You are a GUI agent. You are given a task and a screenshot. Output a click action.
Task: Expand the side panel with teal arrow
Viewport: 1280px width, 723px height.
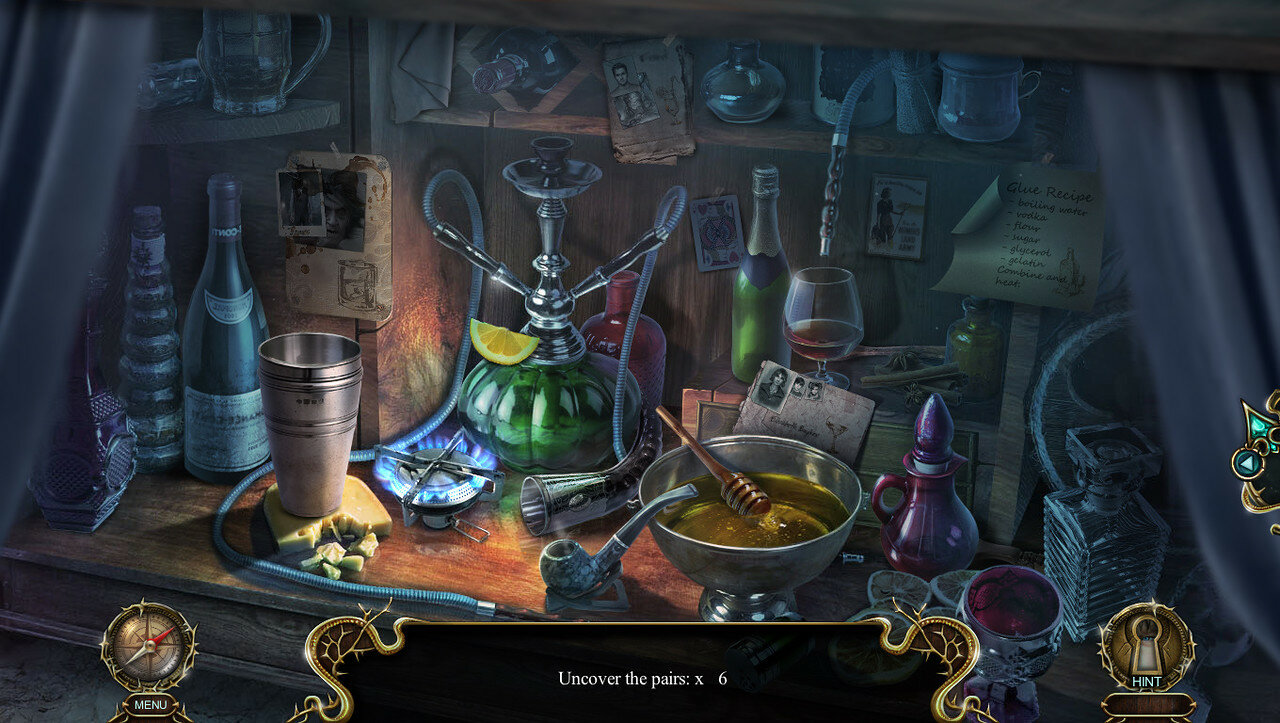(1246, 463)
